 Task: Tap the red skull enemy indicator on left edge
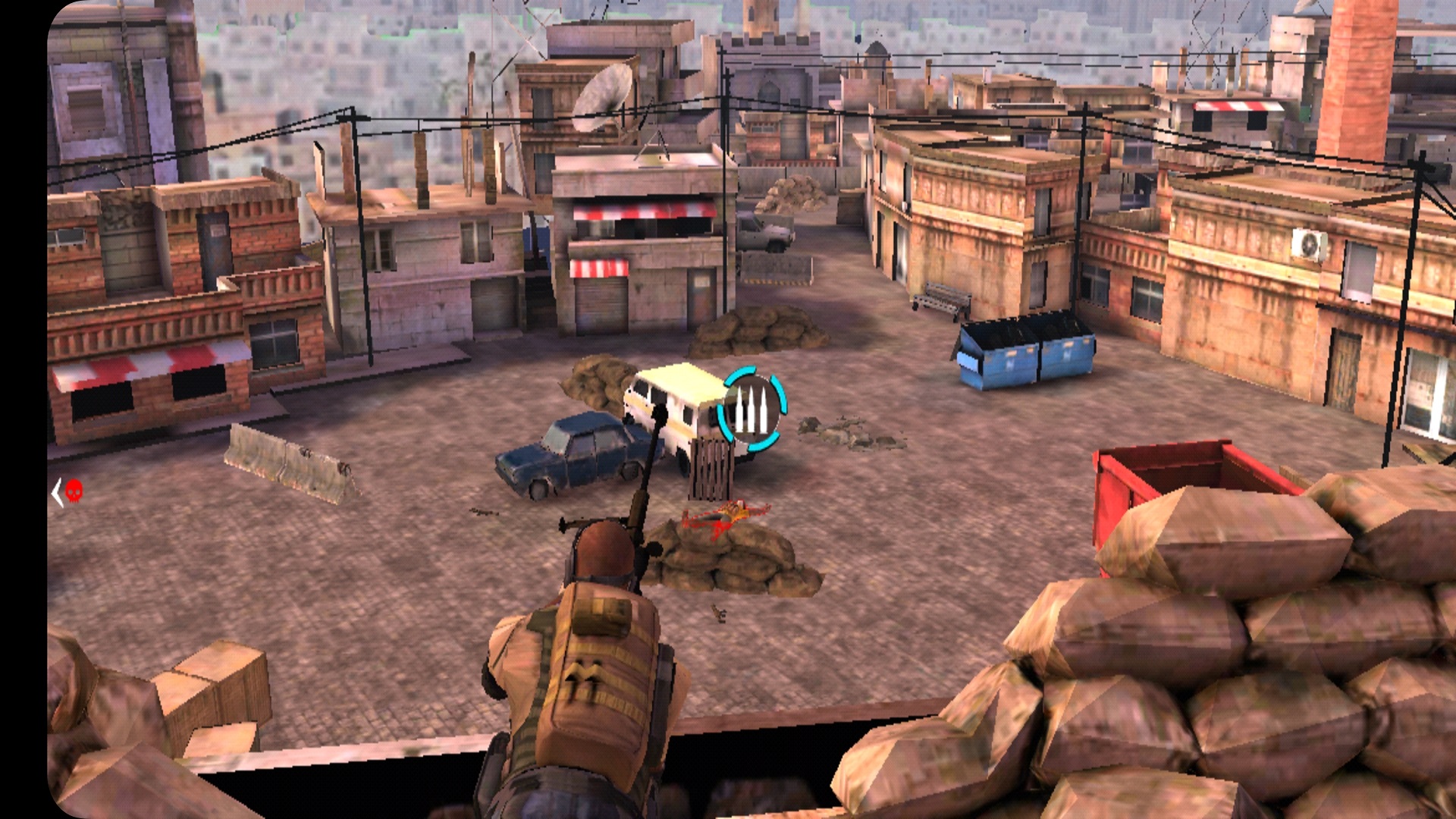pyautogui.click(x=74, y=491)
